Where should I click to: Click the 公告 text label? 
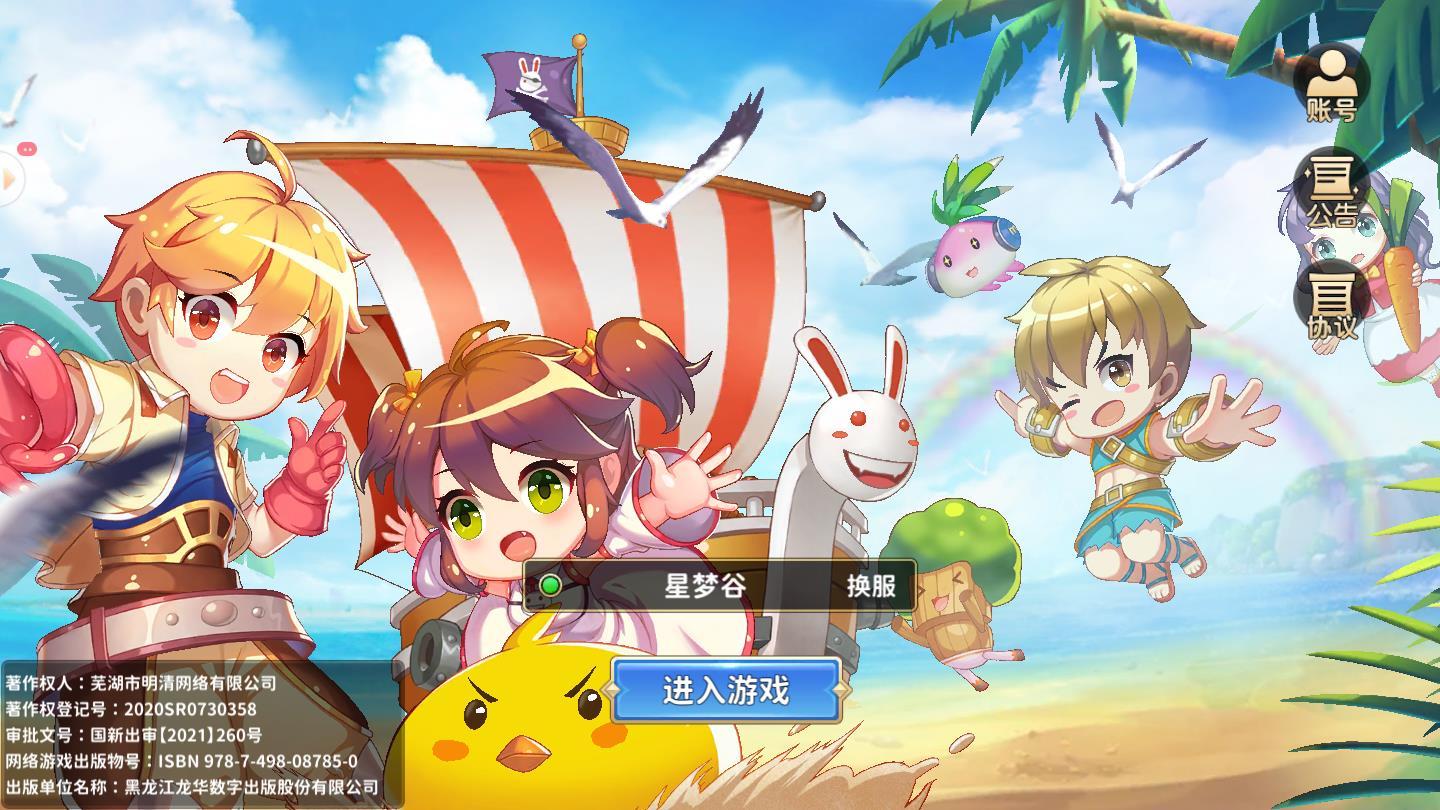tap(1333, 215)
